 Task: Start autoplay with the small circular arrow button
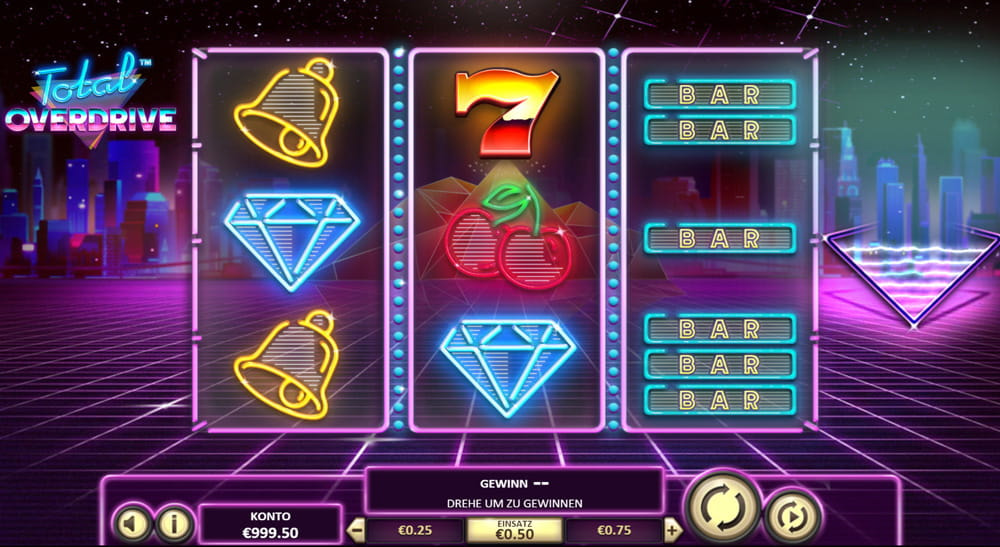793,516
